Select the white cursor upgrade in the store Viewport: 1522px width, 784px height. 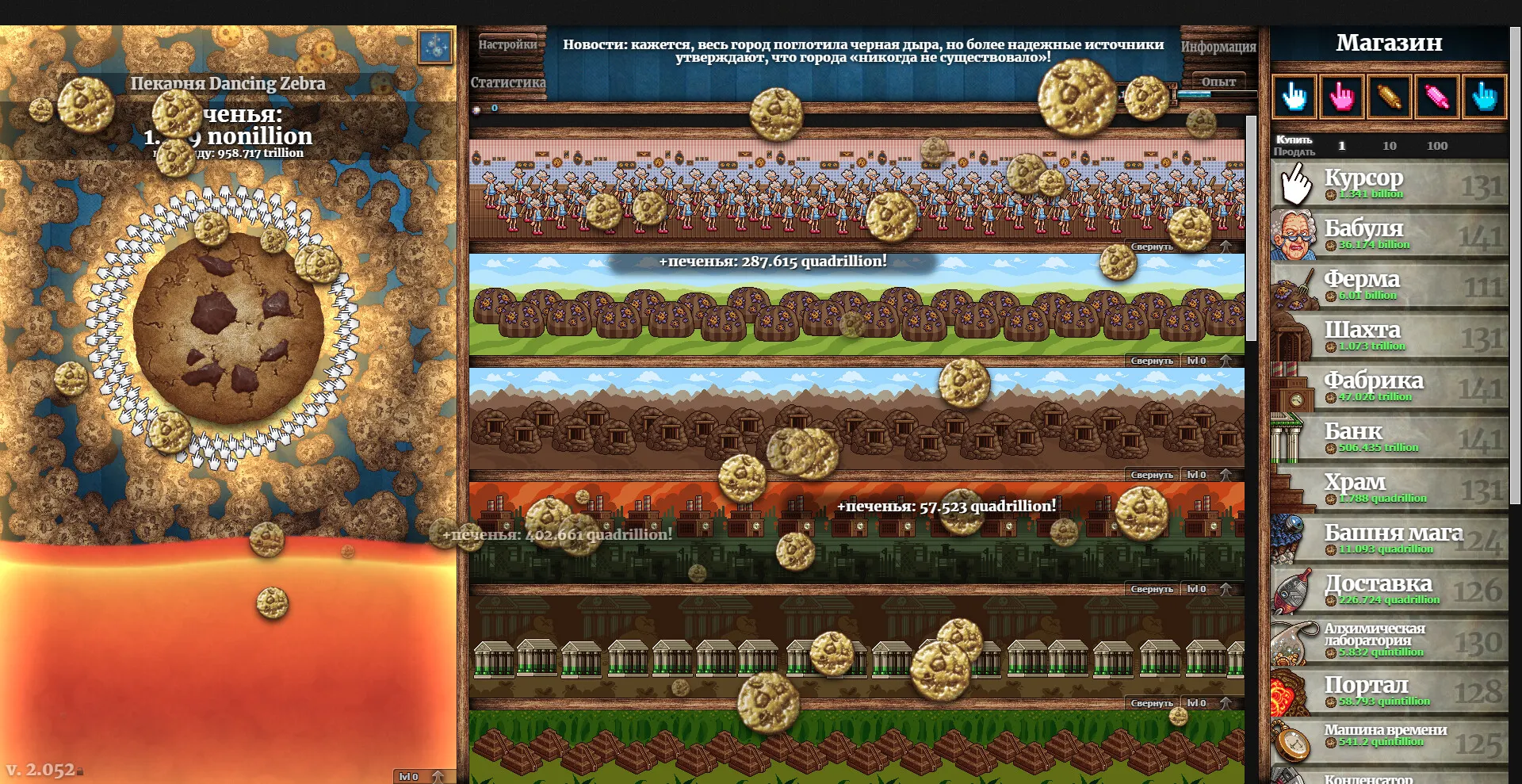(1294, 95)
